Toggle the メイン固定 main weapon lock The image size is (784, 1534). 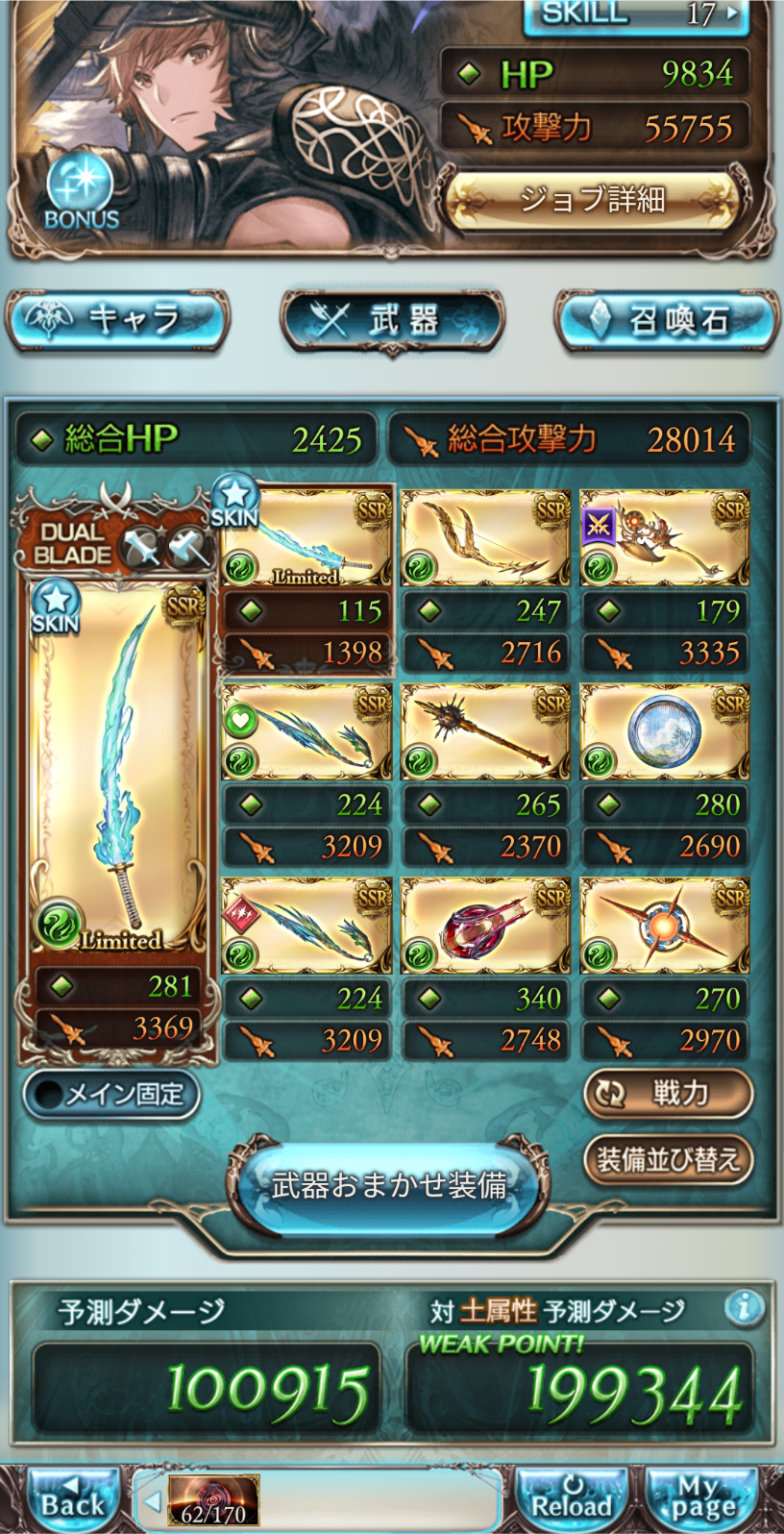[x=111, y=1095]
